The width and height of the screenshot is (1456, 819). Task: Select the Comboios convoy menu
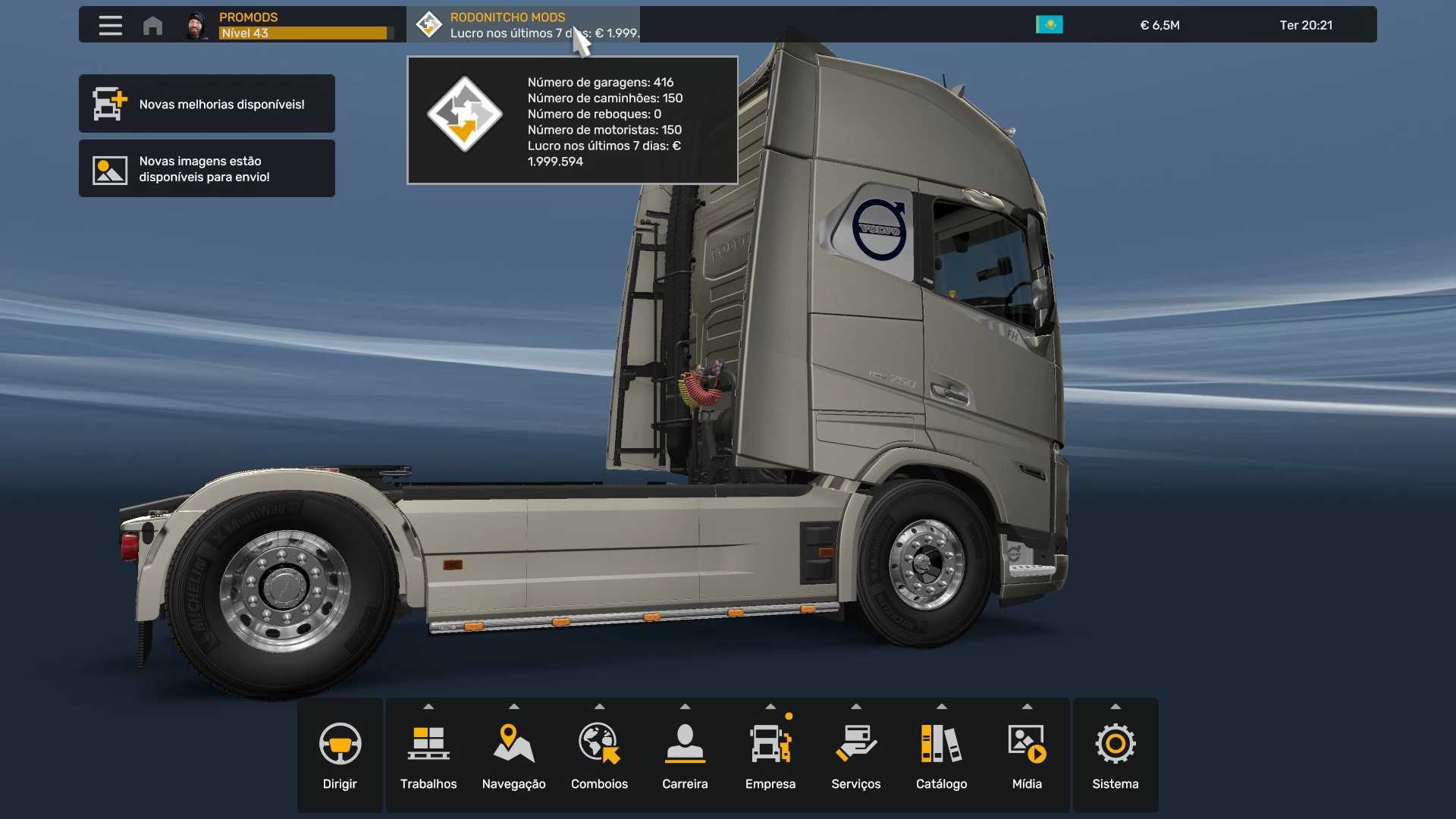tap(599, 755)
